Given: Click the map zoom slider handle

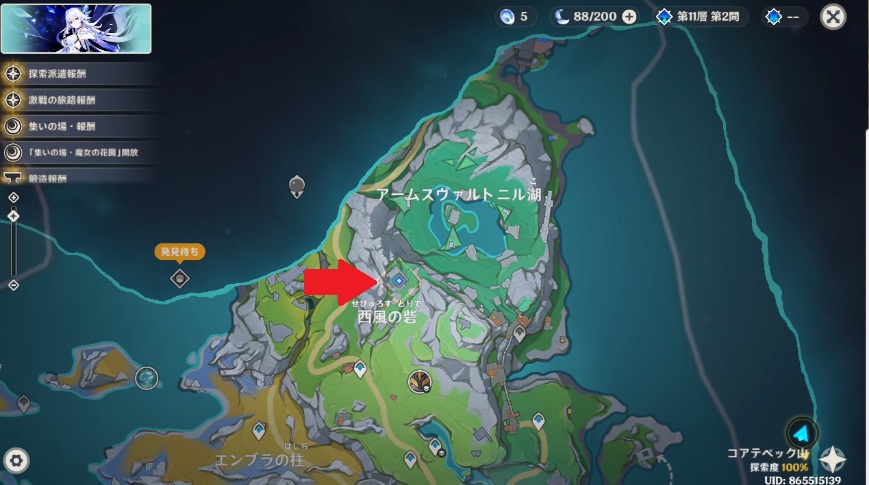Looking at the screenshot, I should coord(13,214).
